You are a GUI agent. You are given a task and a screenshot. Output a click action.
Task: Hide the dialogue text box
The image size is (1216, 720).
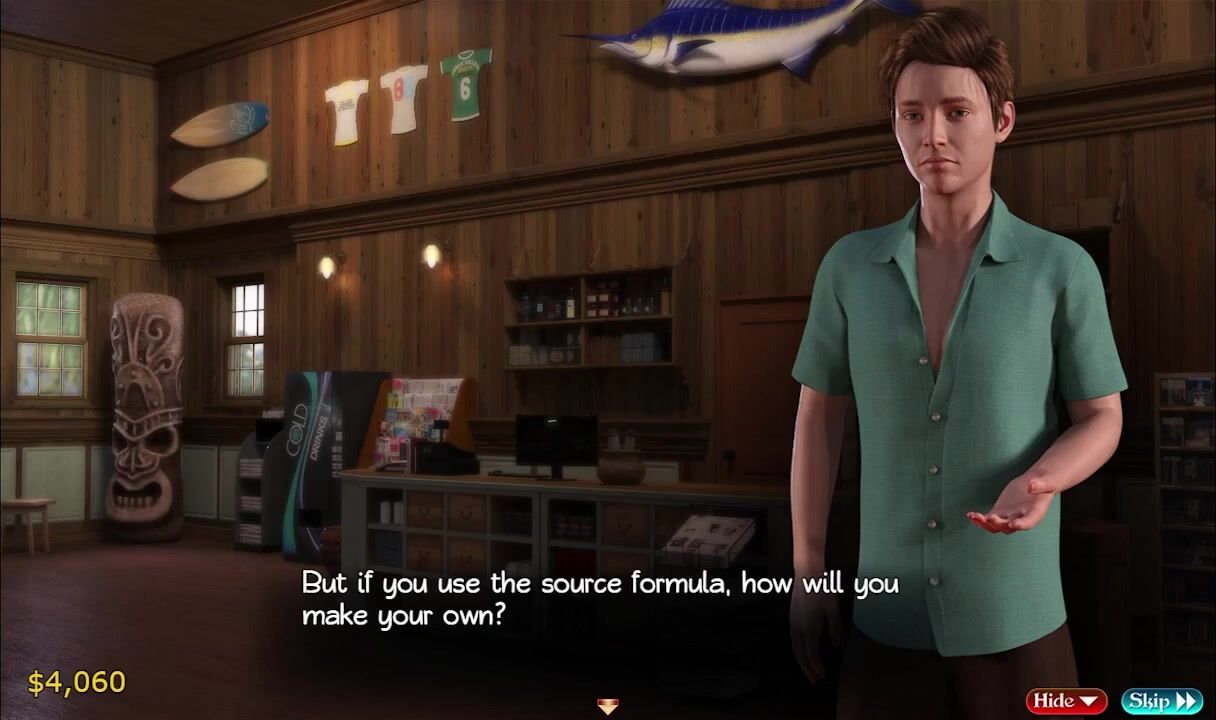[1066, 701]
